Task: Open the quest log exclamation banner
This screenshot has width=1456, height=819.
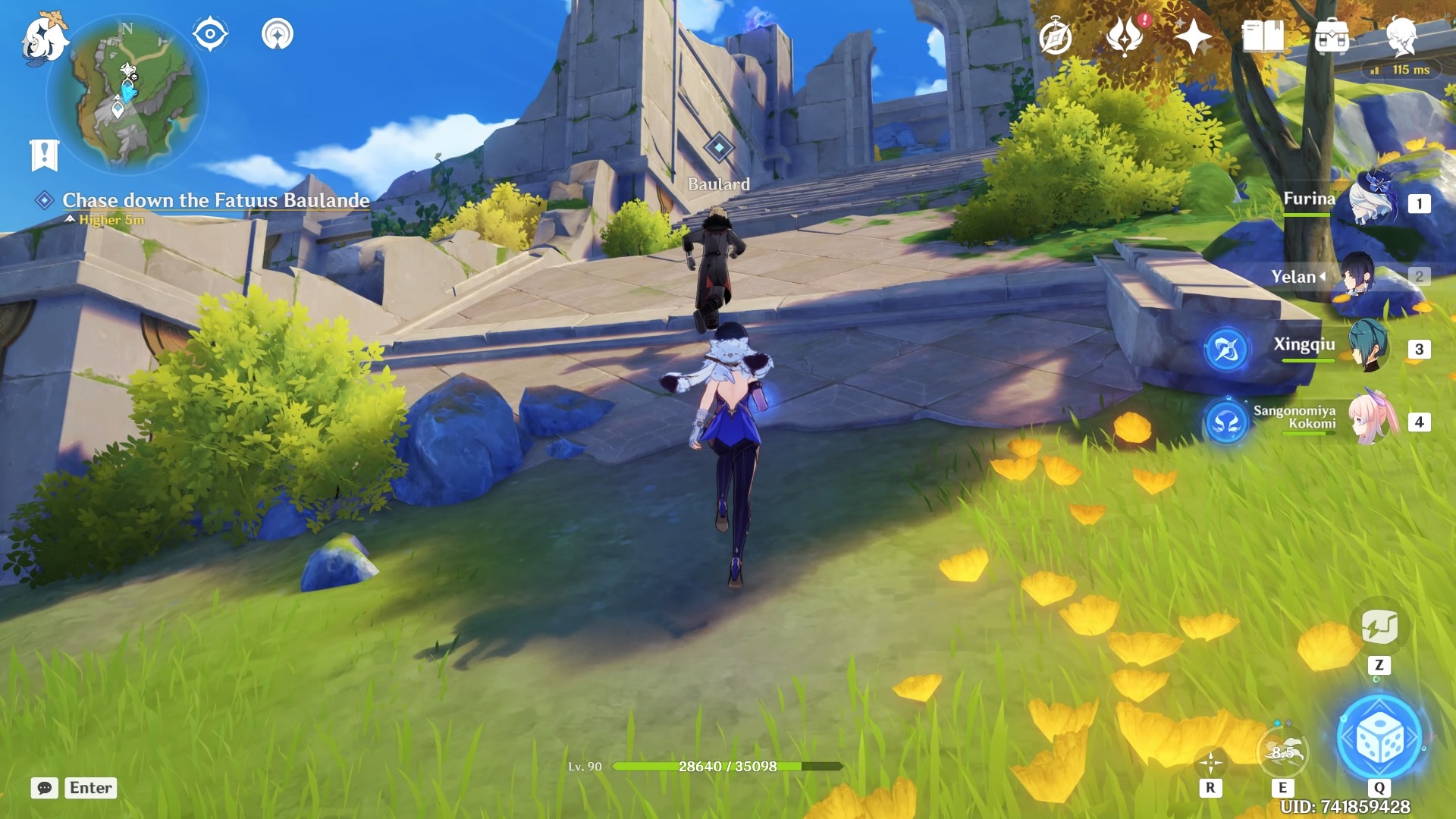Action: point(44,155)
